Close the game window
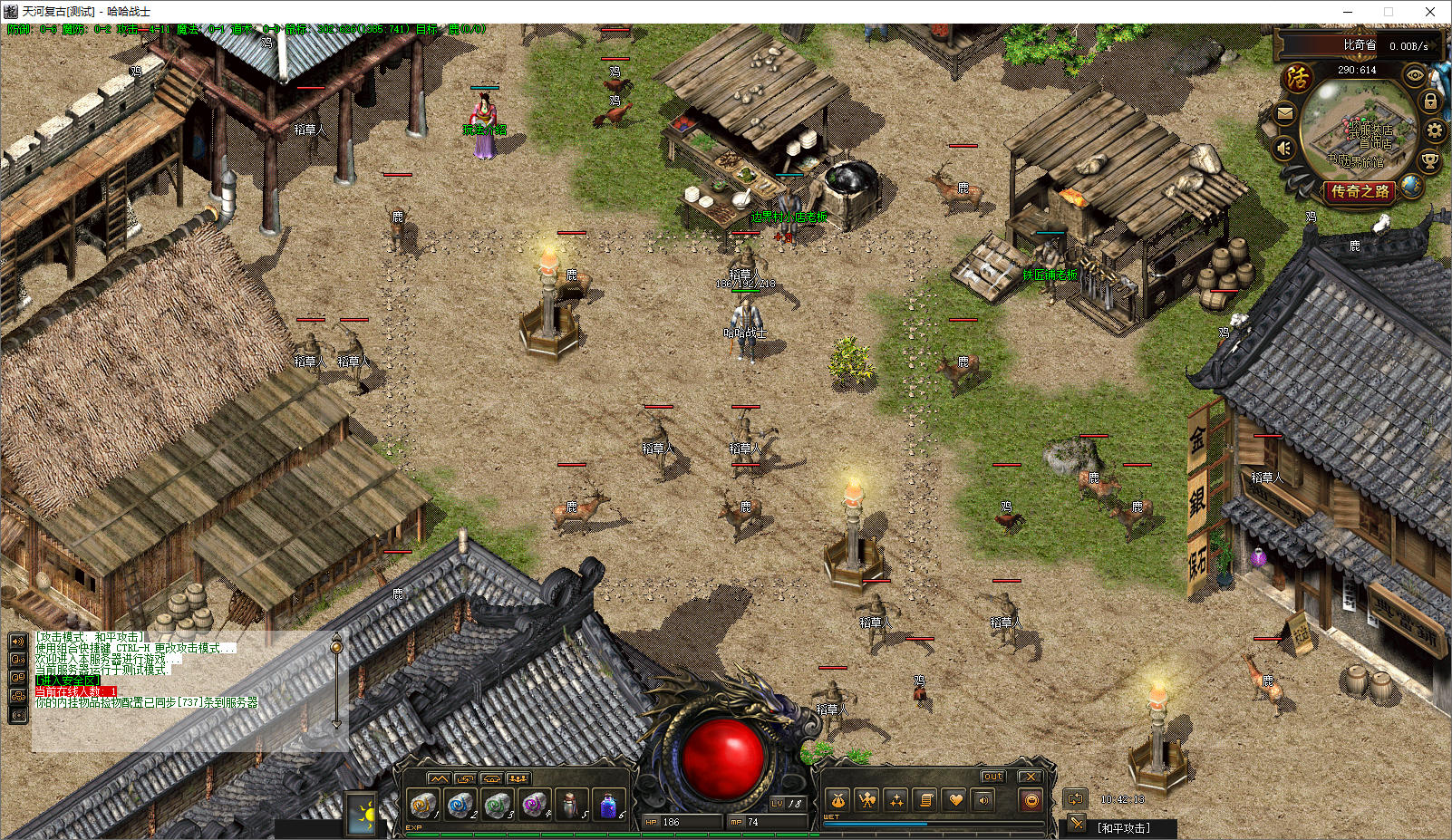The image size is (1452, 840). pyautogui.click(x=1430, y=12)
